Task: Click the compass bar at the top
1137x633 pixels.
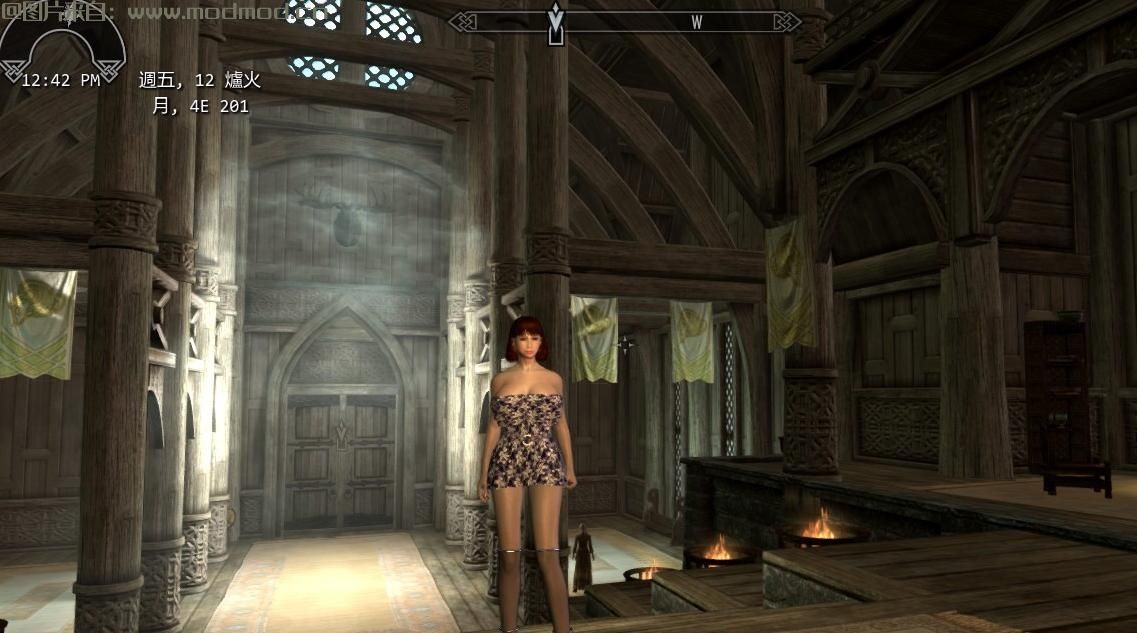Action: (x=624, y=22)
